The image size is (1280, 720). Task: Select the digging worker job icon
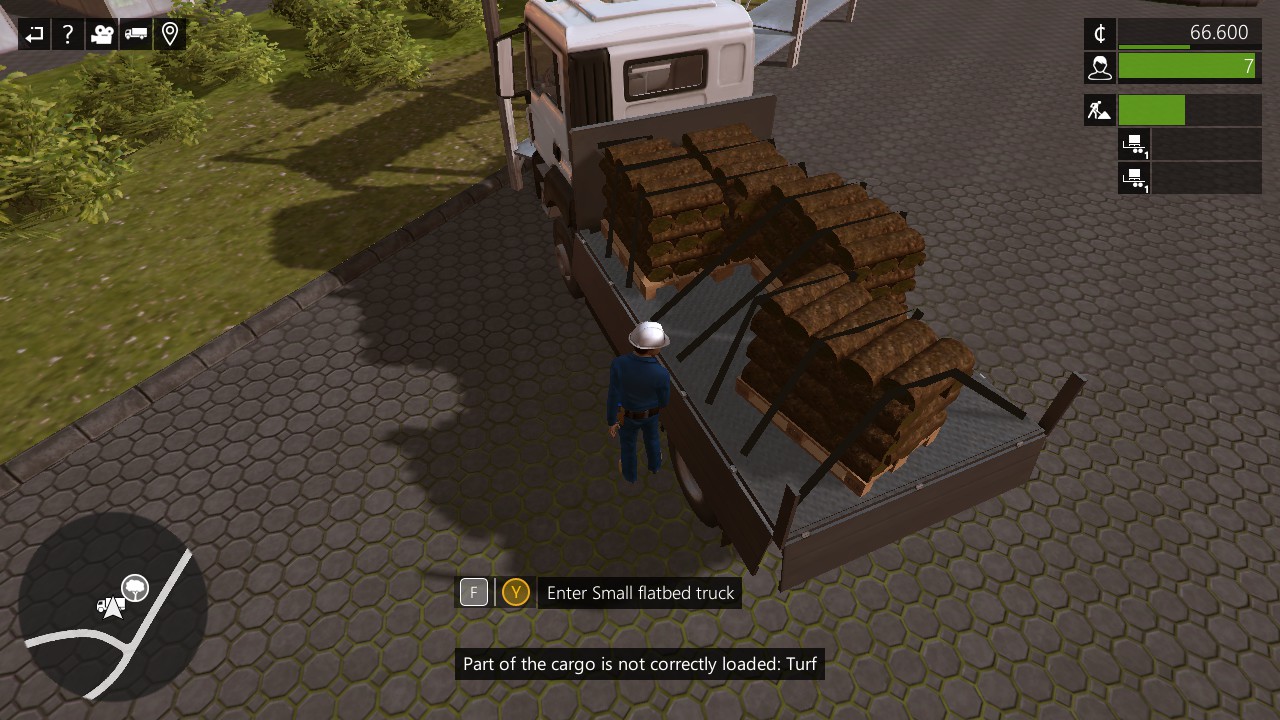tap(1100, 110)
